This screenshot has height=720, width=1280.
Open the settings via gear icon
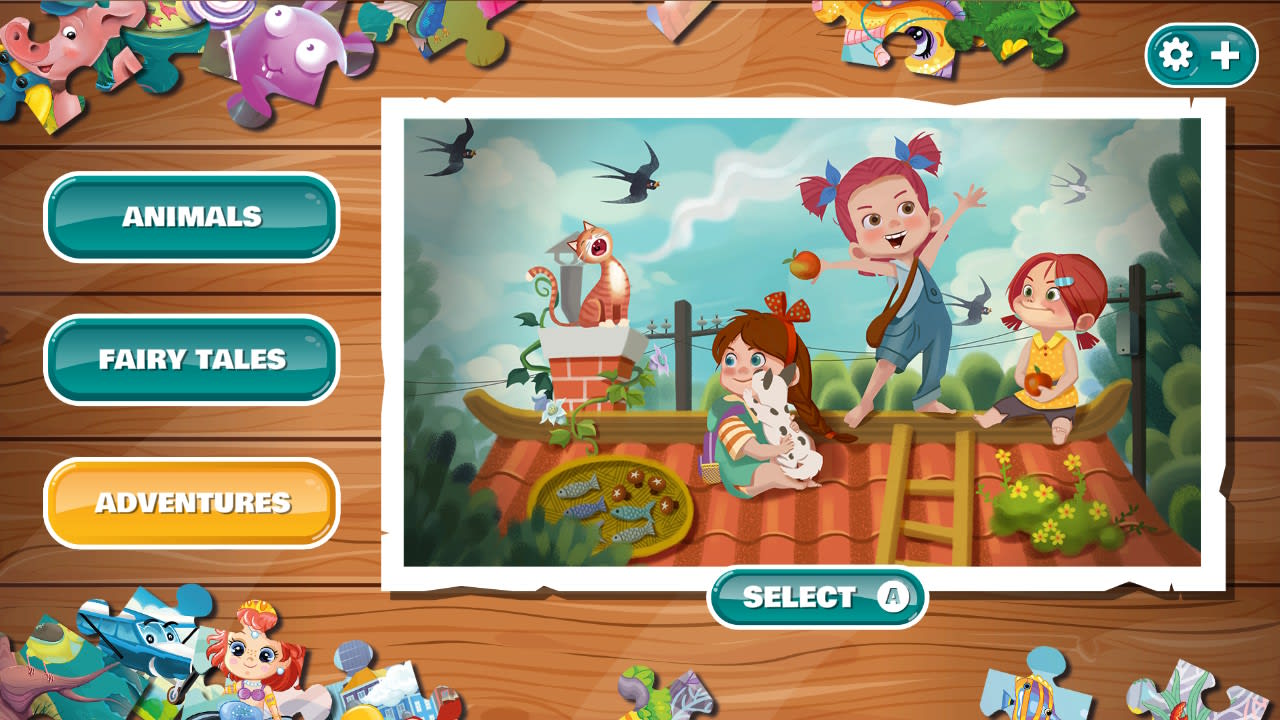coord(1176,56)
